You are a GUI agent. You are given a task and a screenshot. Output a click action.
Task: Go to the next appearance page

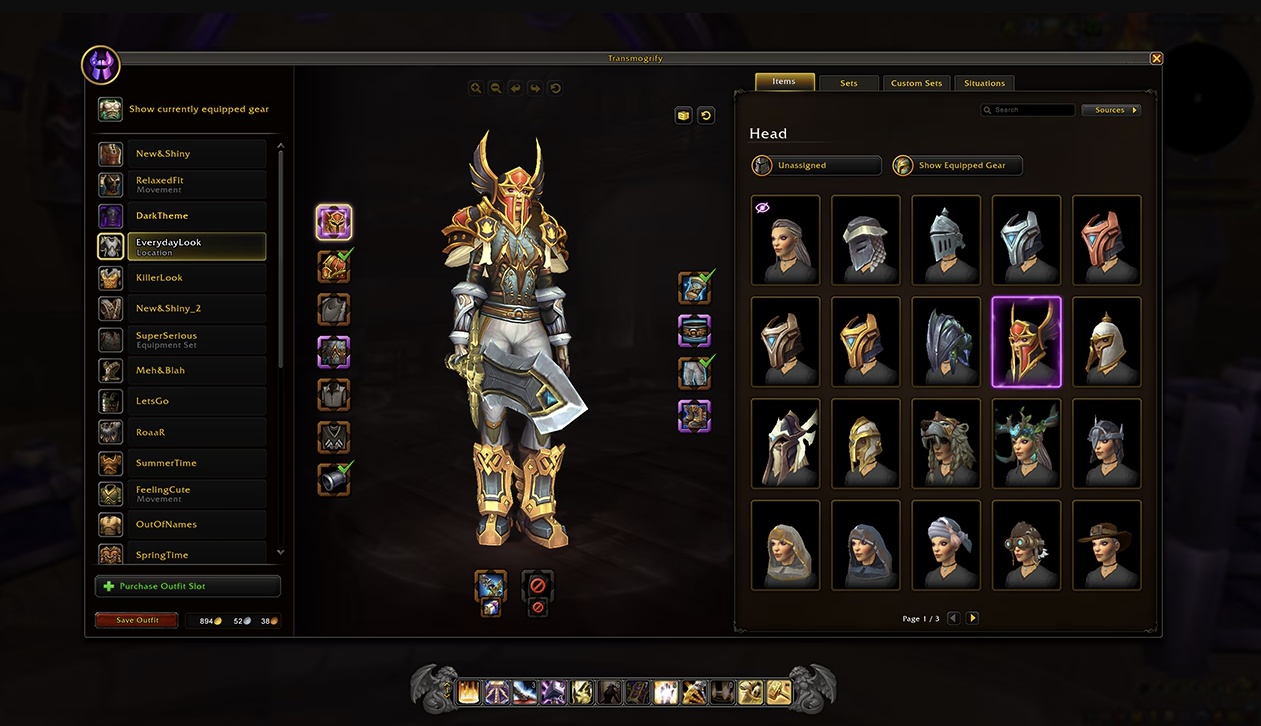click(972, 618)
